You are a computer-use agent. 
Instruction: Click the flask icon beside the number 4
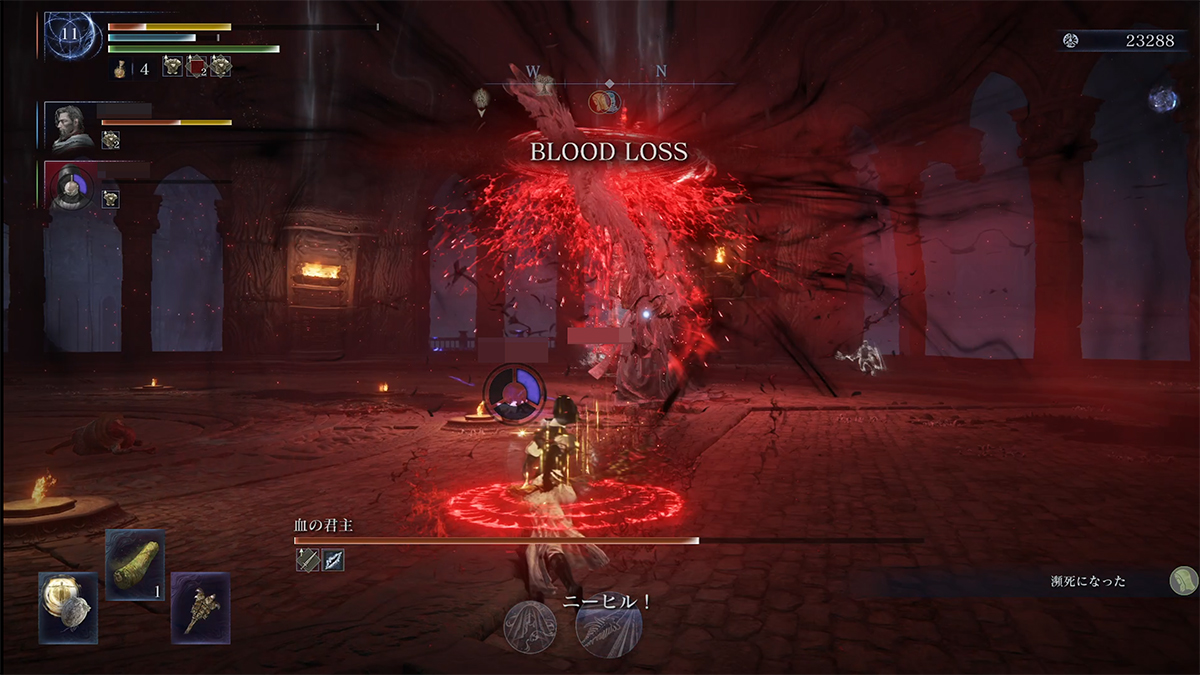pos(118,69)
